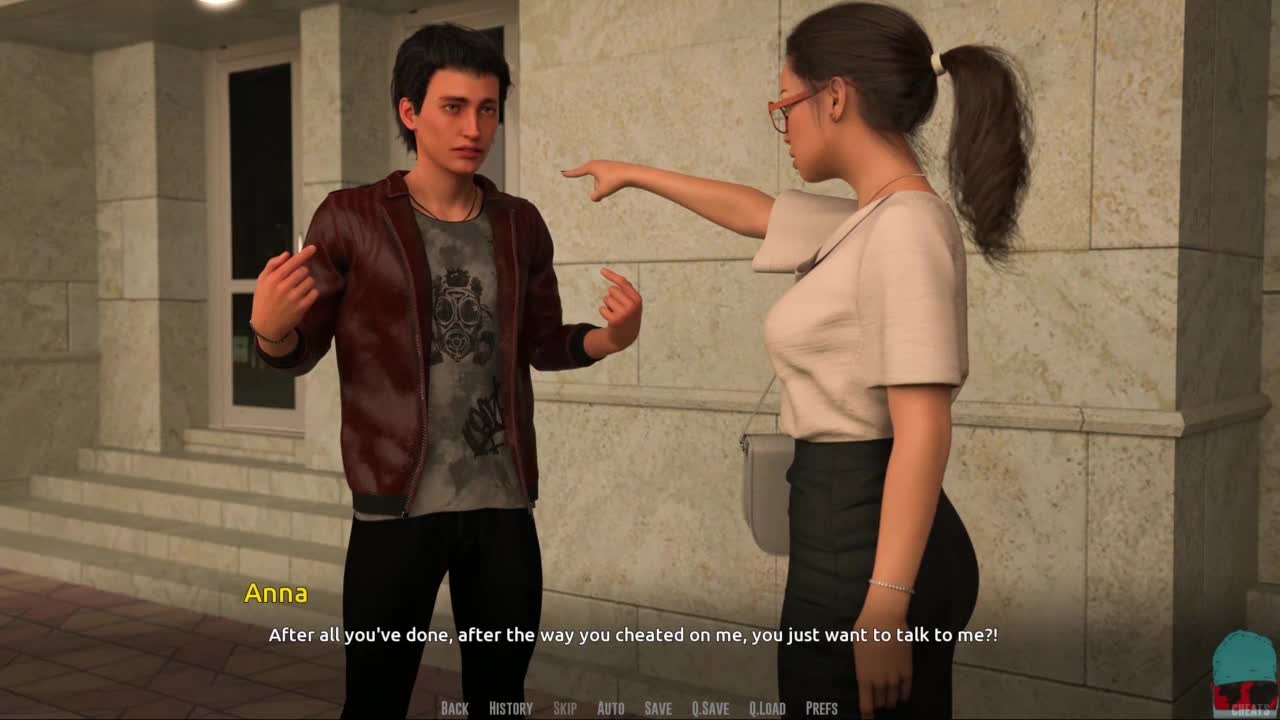Screen dimensions: 1280x720
Task: Toggle Auto advance mode
Action: pos(610,708)
